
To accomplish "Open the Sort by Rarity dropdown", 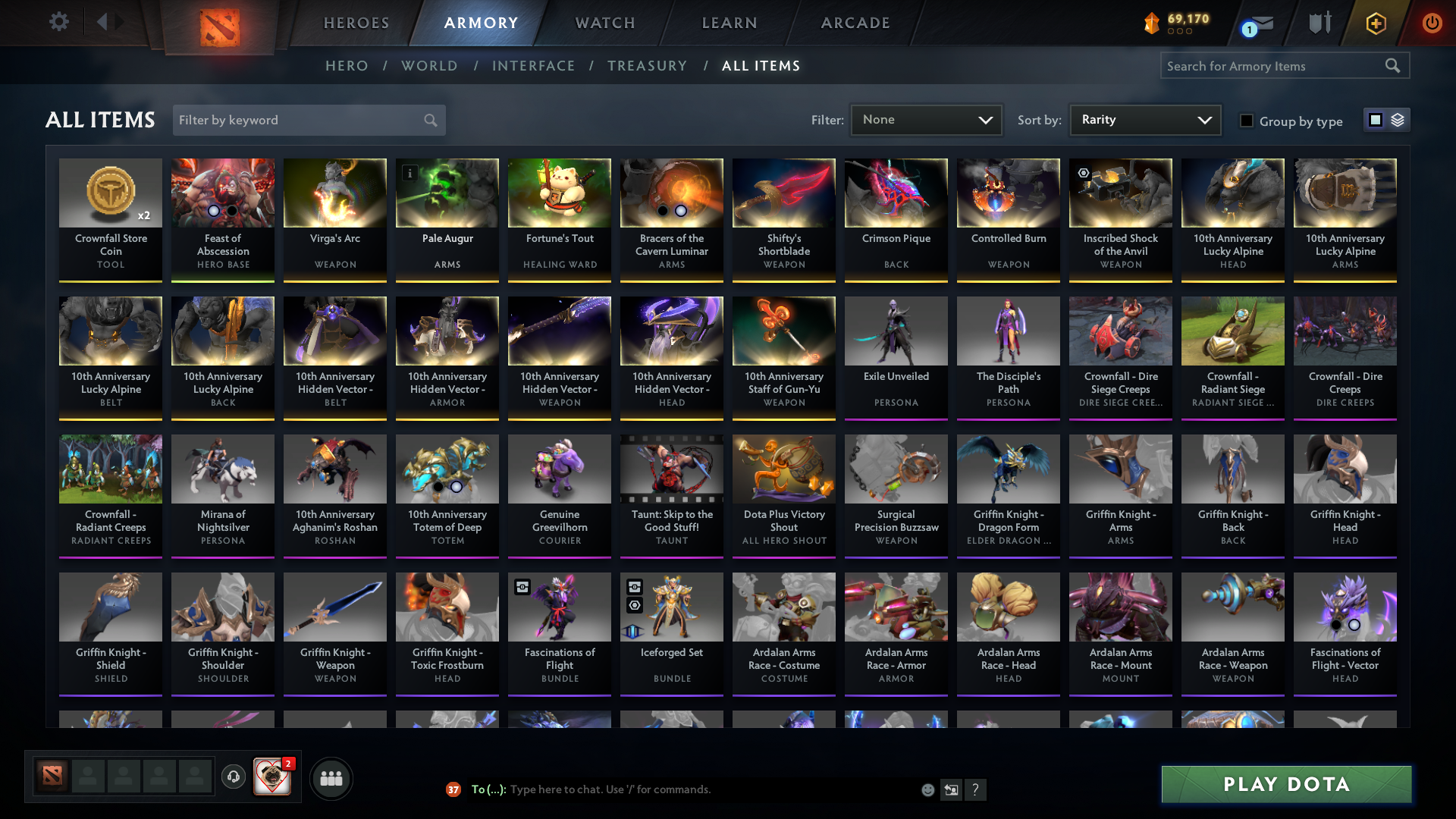I will 1144,120.
